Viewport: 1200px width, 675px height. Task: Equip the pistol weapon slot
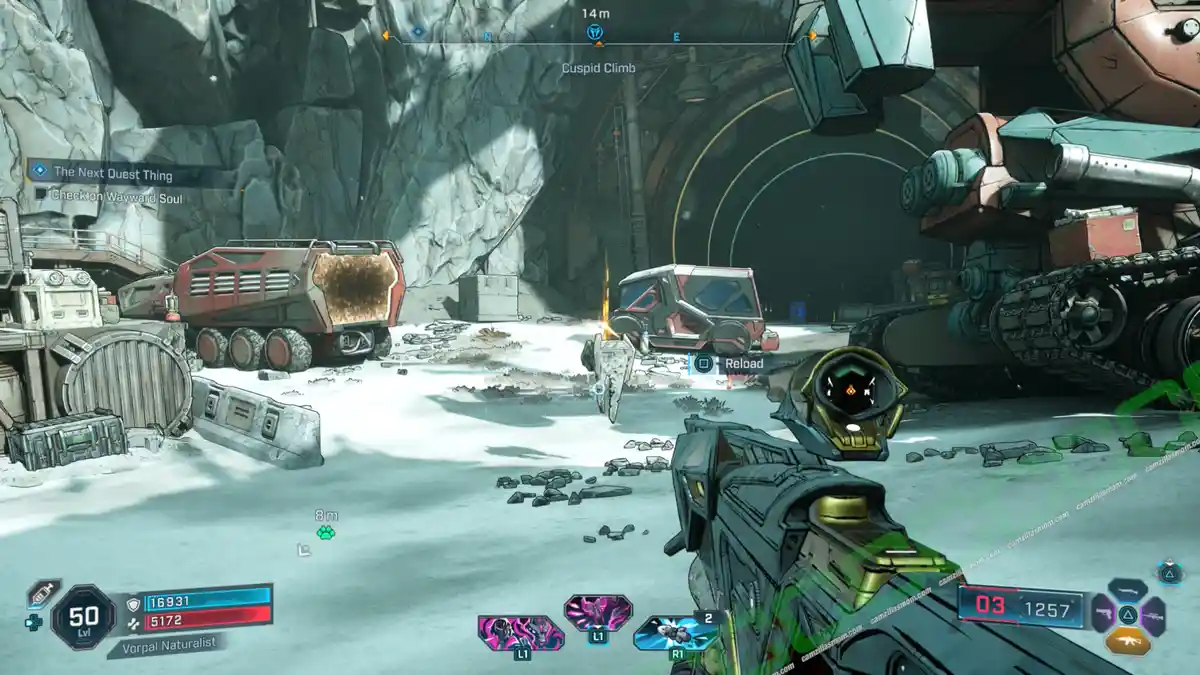(x=1102, y=614)
